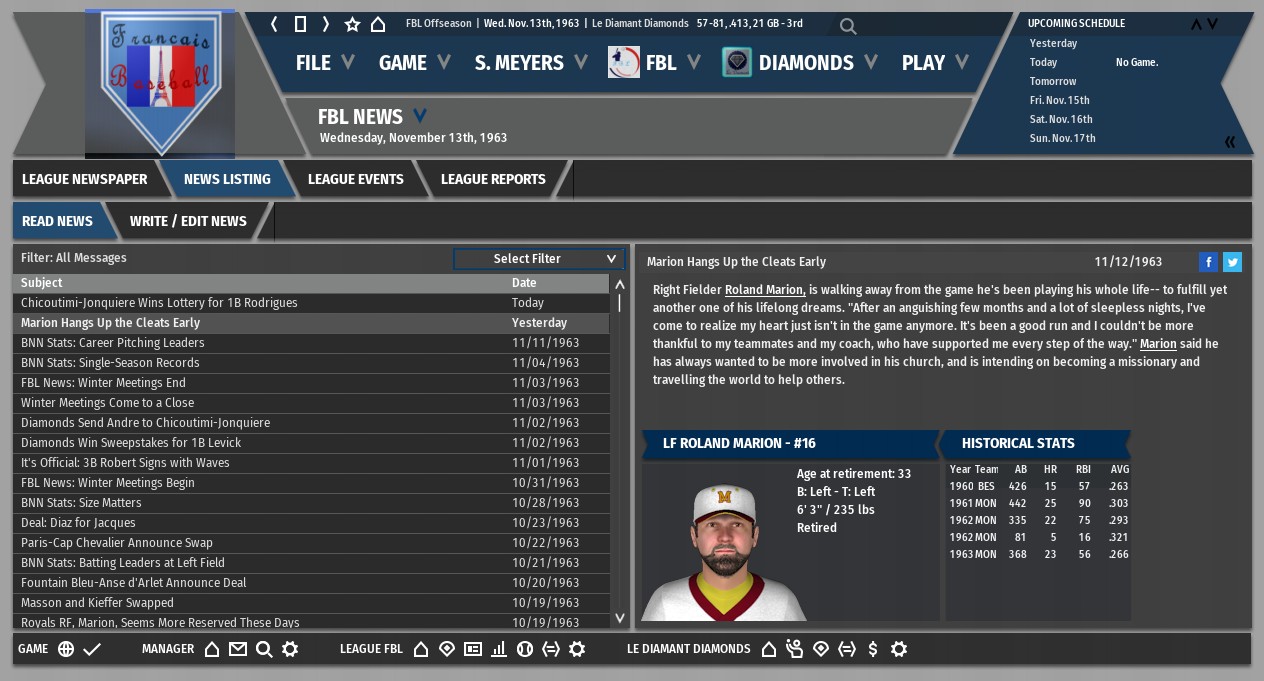
Task: Switch to the League Newspaper tab
Action: 85,179
